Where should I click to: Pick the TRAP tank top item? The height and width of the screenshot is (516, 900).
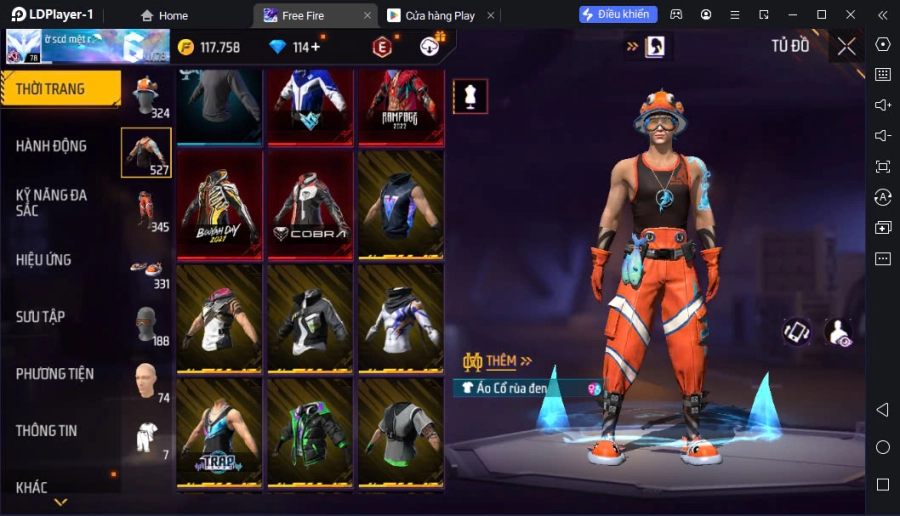[220, 433]
